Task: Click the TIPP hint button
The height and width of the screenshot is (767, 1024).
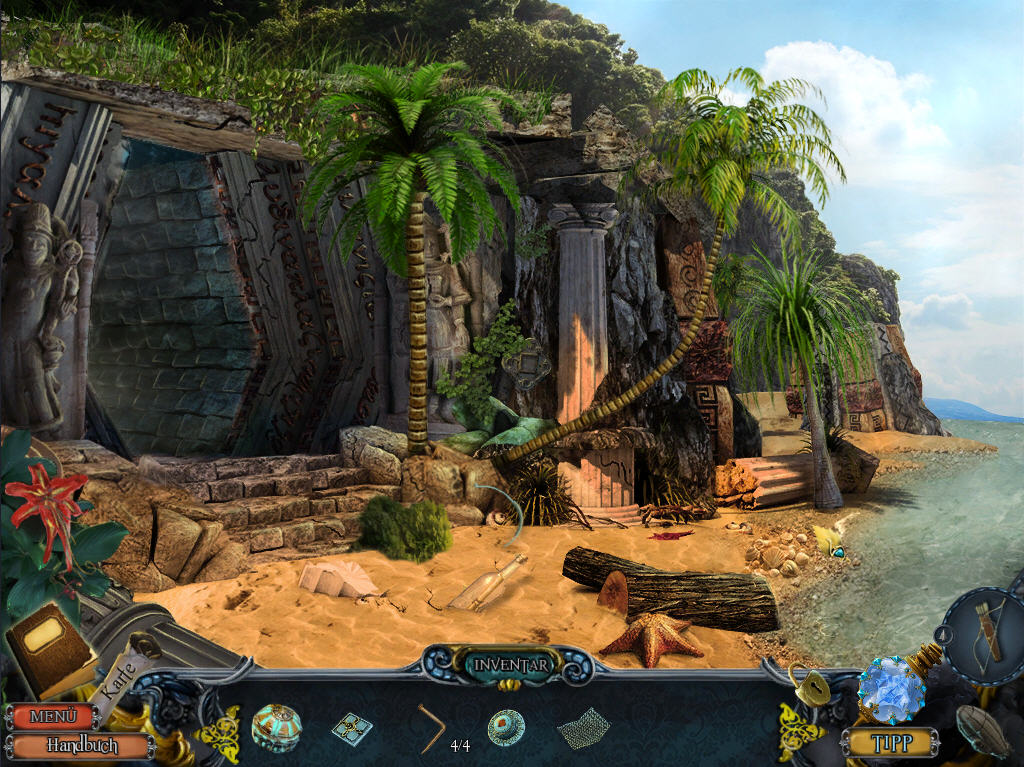Action: point(889,742)
